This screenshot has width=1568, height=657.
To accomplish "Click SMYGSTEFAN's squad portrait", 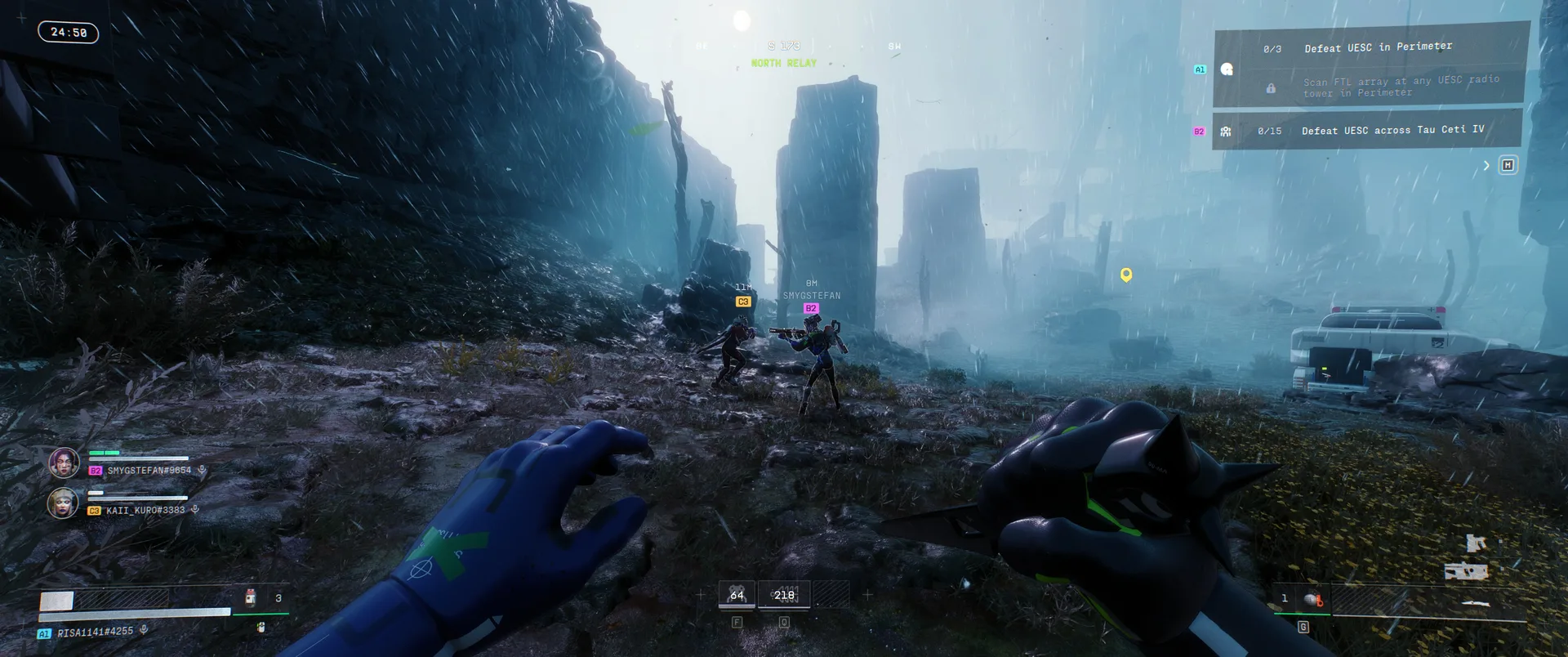I will click(64, 463).
